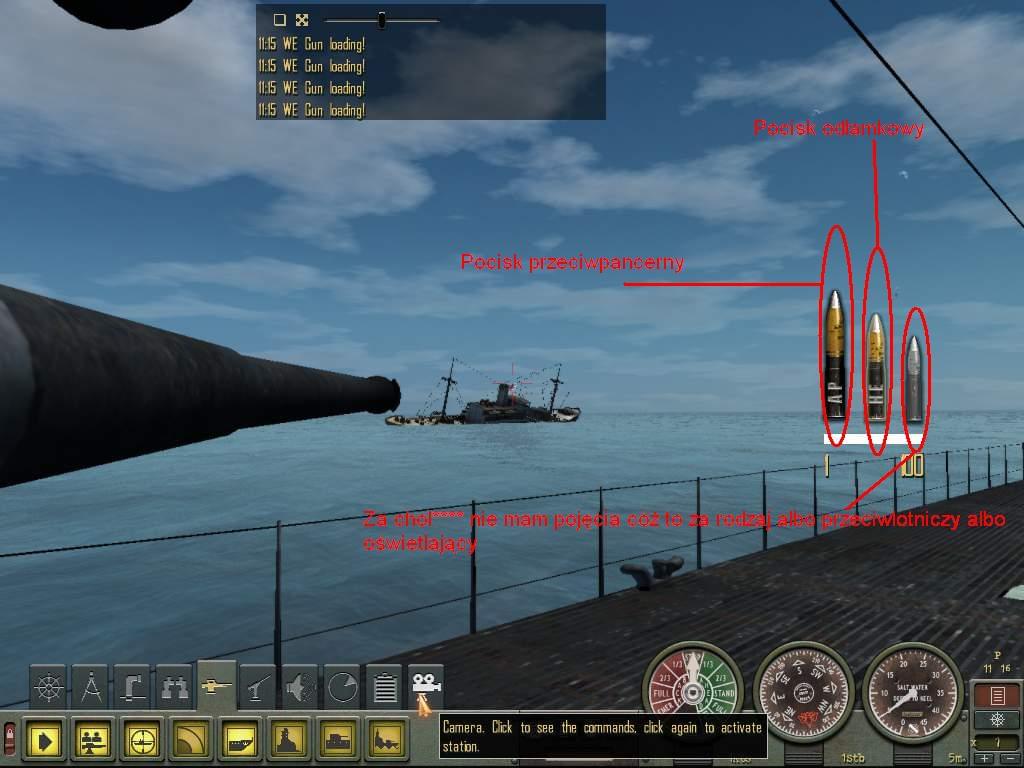The image size is (1024, 768).
Task: Click the salt water depth gauge
Action: click(x=911, y=691)
